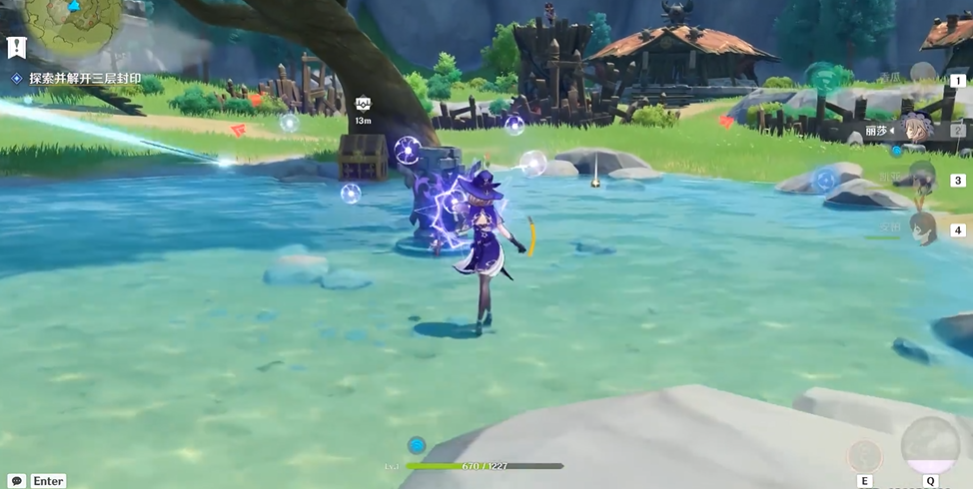Select the tracked quest objective text
973x489 pixels.
(85, 78)
